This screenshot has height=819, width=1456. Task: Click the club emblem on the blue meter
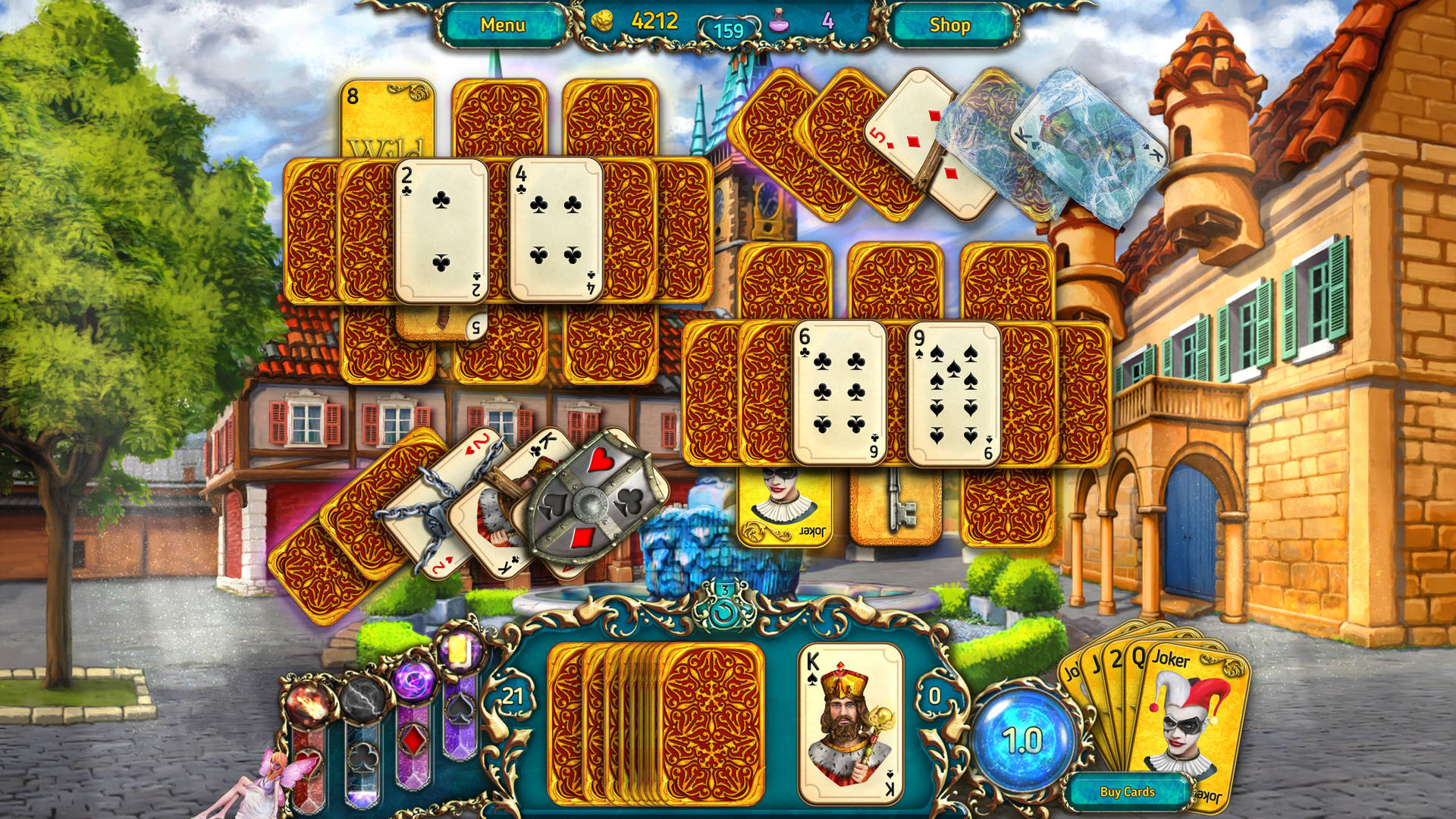point(362,758)
